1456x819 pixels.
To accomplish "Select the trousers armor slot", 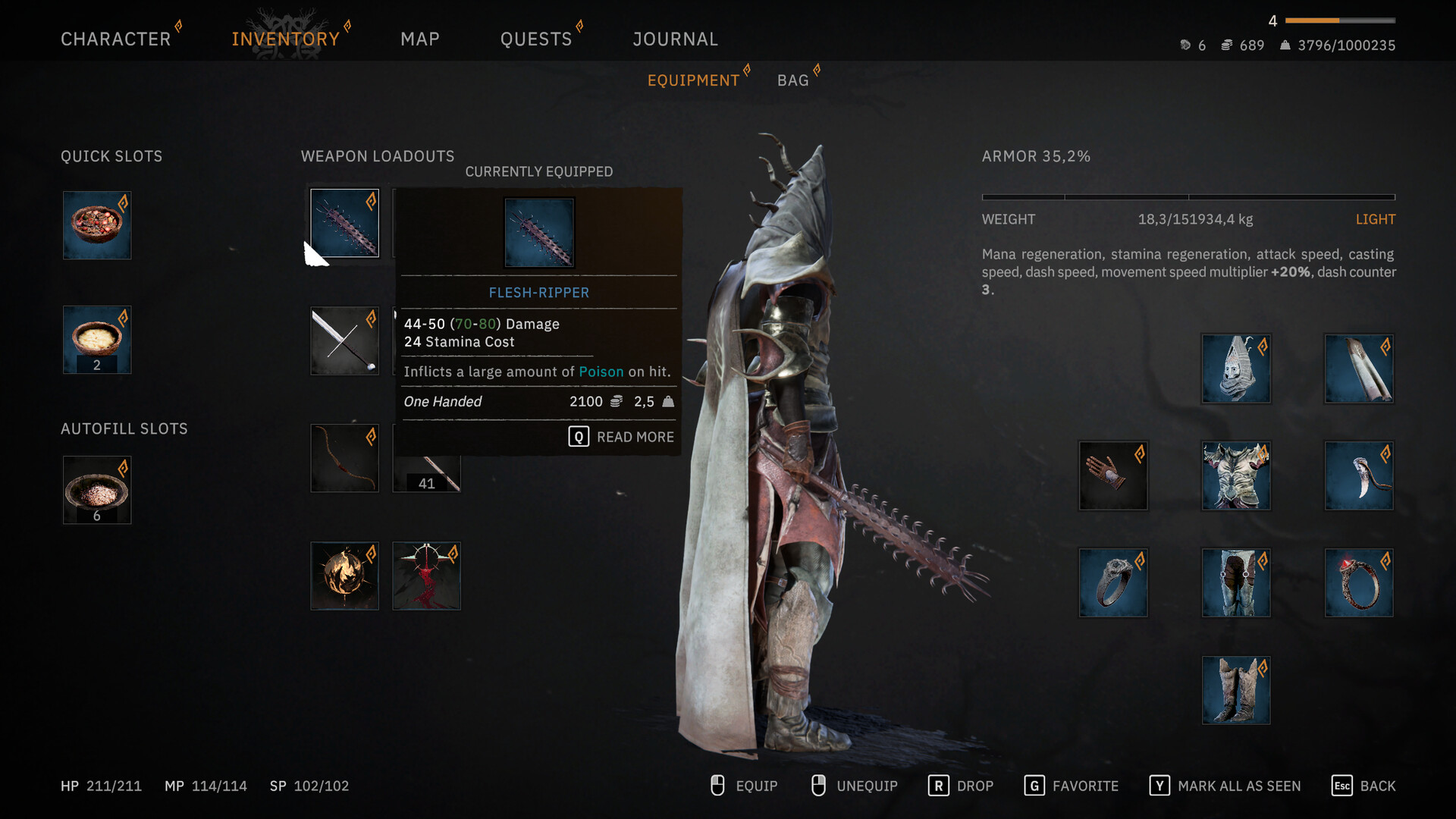I will 1236,582.
